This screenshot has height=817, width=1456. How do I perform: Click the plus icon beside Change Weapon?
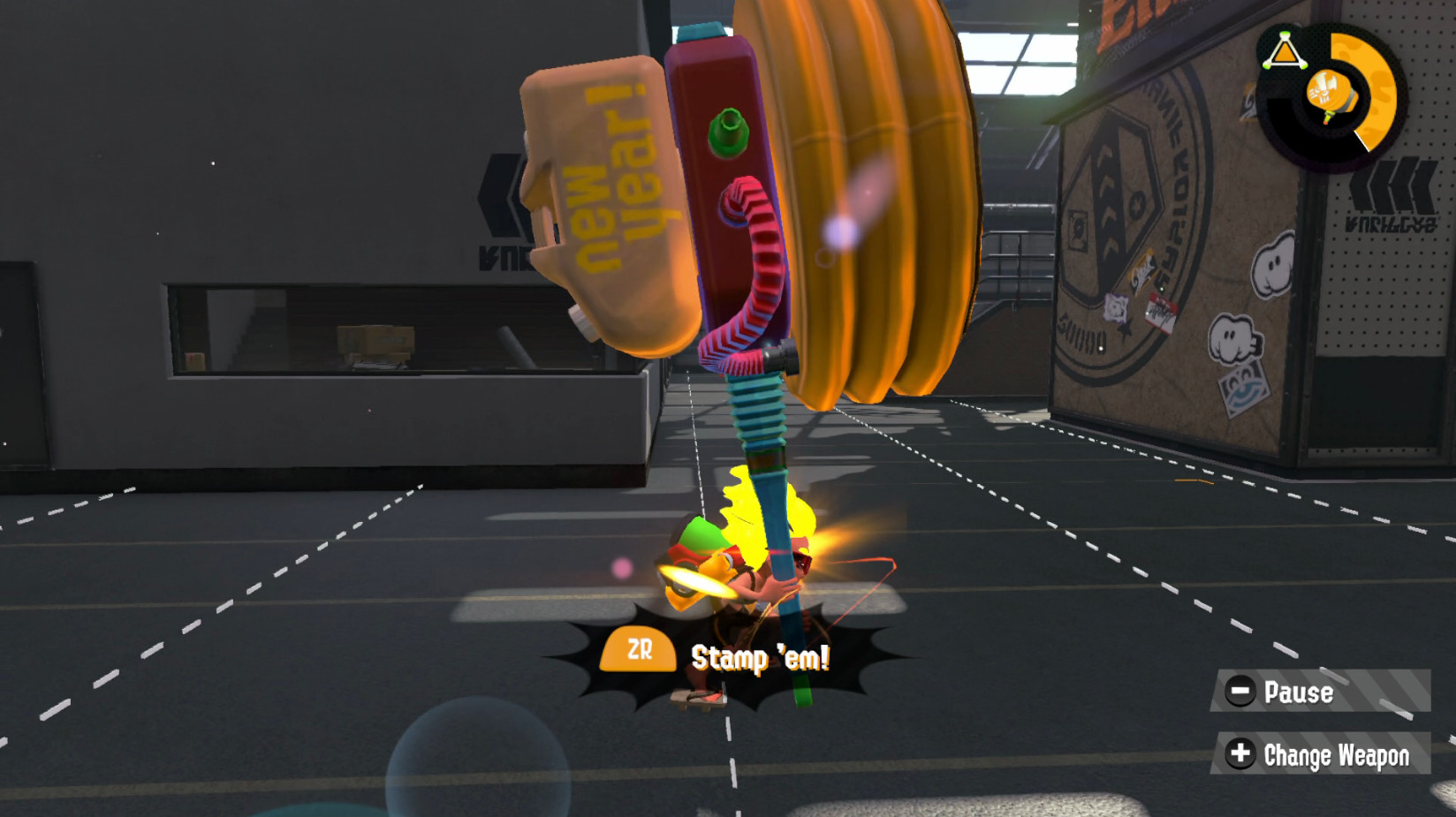1242,755
